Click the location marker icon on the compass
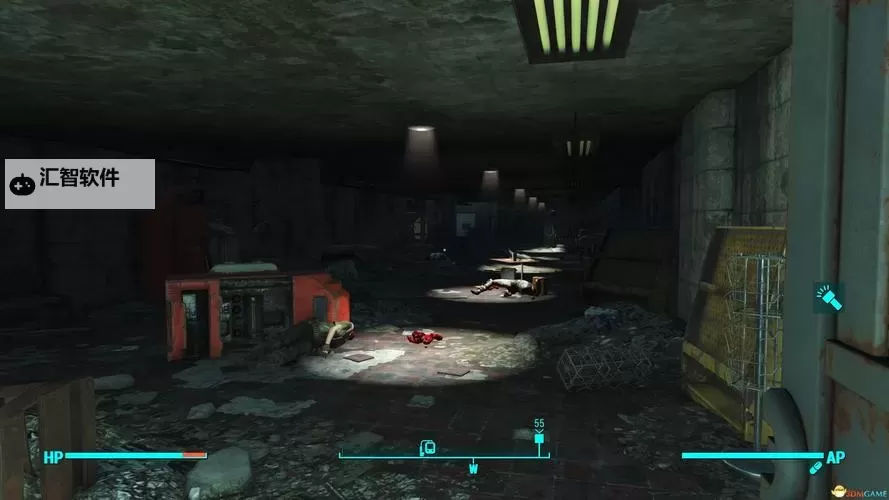Viewport: 889px width, 500px height. tap(428, 446)
